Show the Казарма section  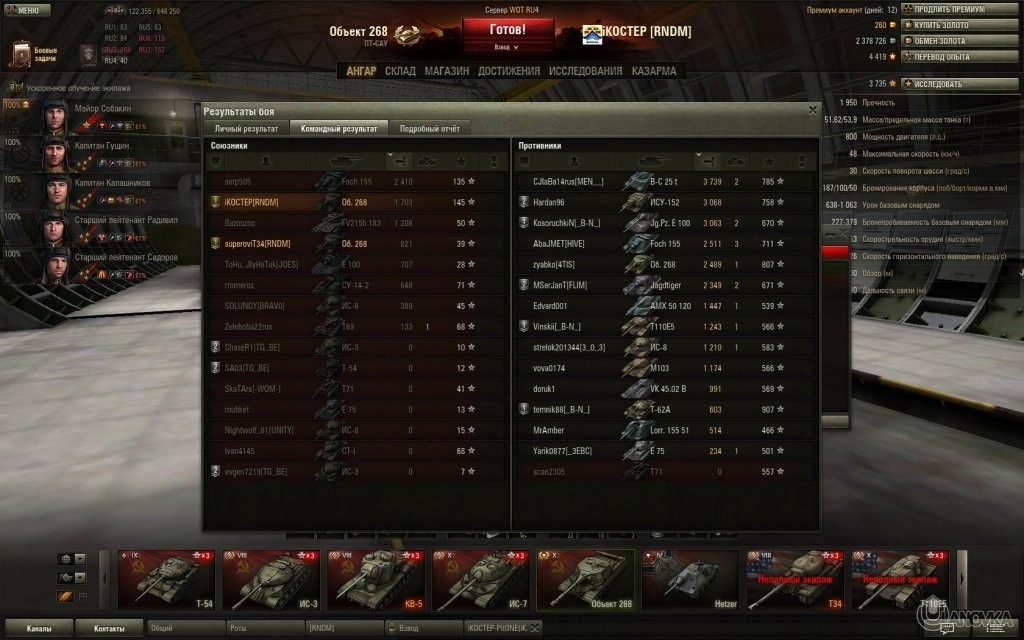pyautogui.click(x=653, y=71)
